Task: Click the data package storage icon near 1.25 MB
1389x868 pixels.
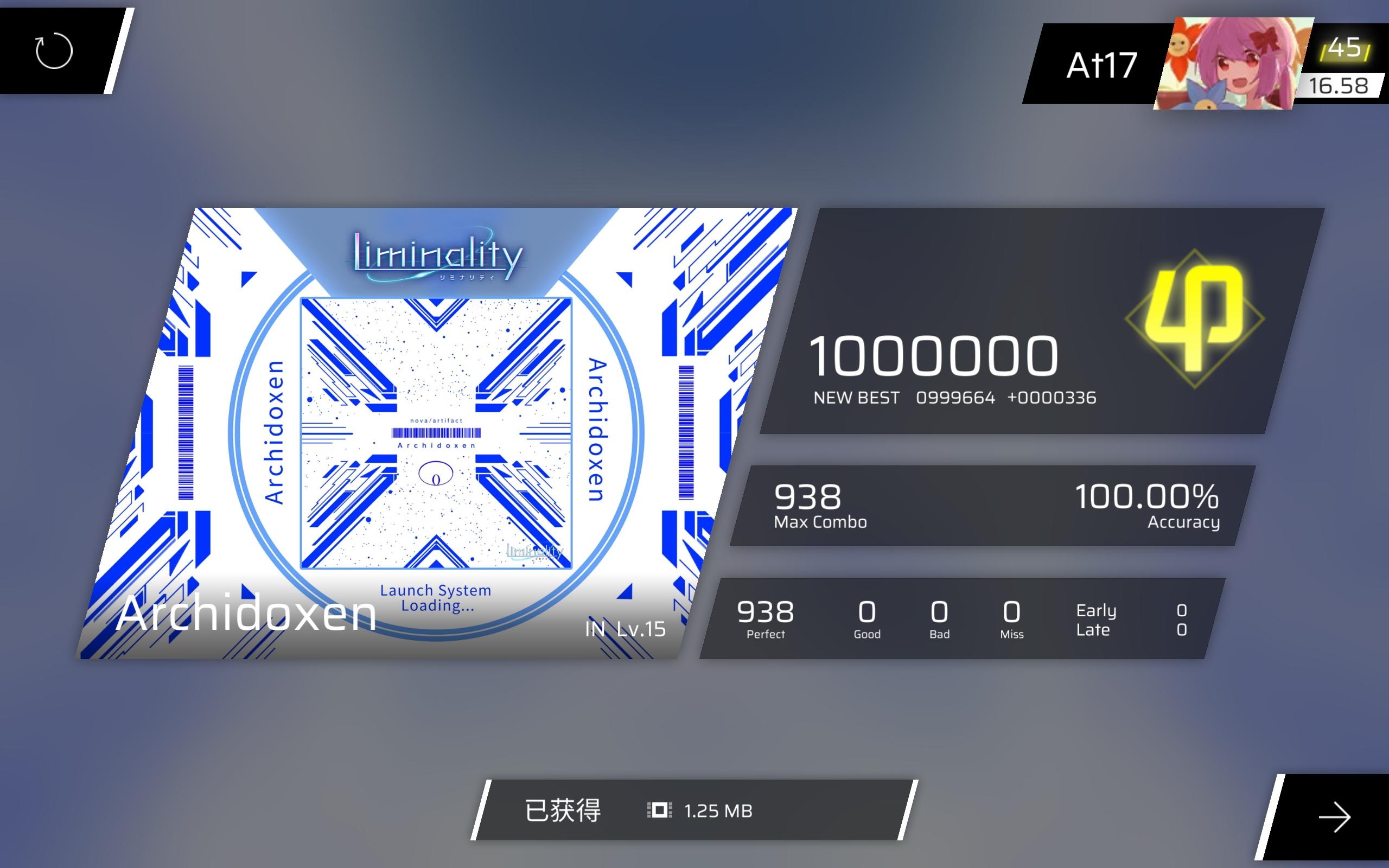Action: click(x=661, y=811)
